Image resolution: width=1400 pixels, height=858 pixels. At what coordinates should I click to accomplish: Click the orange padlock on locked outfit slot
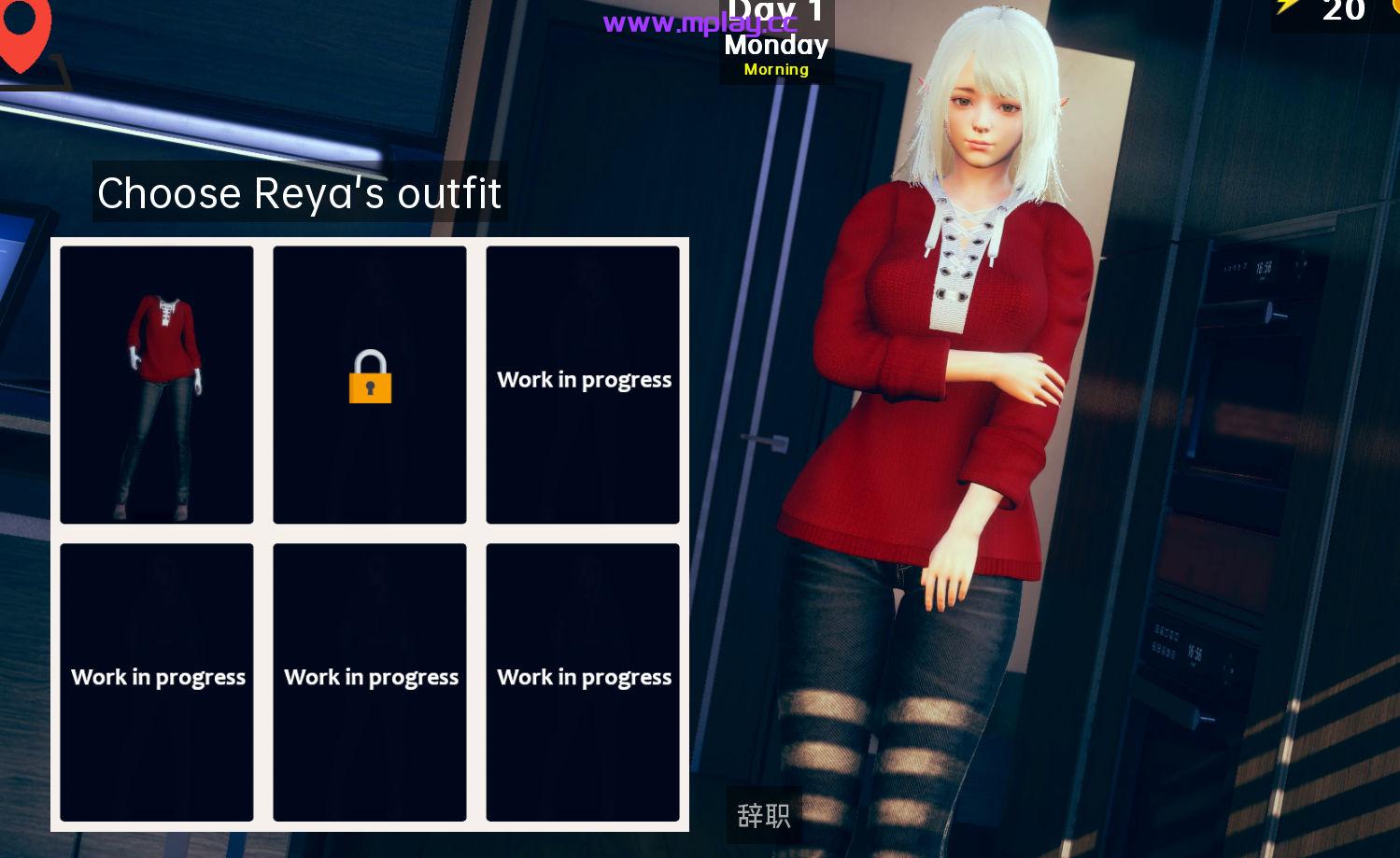pyautogui.click(x=370, y=378)
